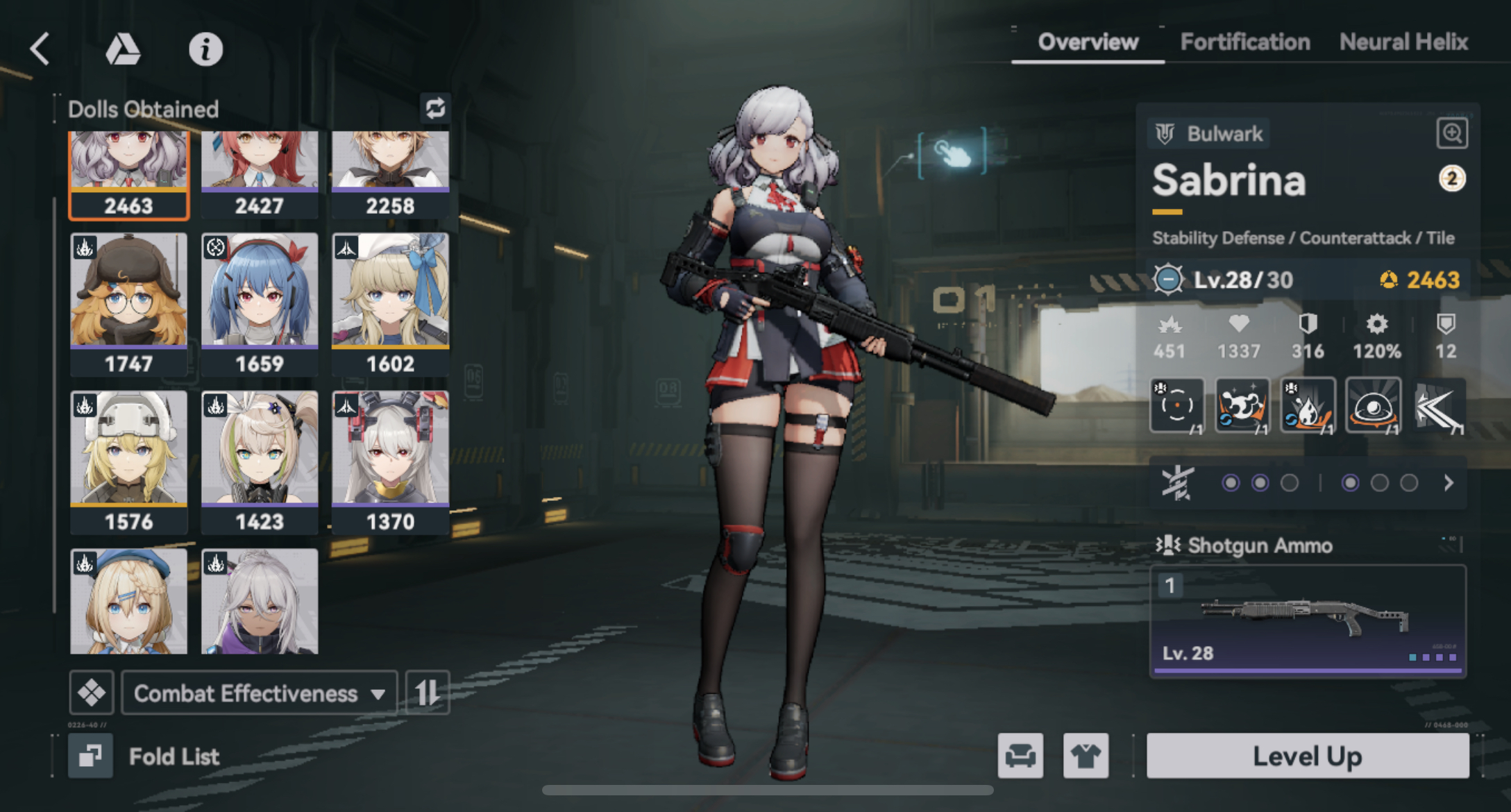Show the eye-shaped skill icon
The image size is (1511, 812).
click(x=1373, y=406)
